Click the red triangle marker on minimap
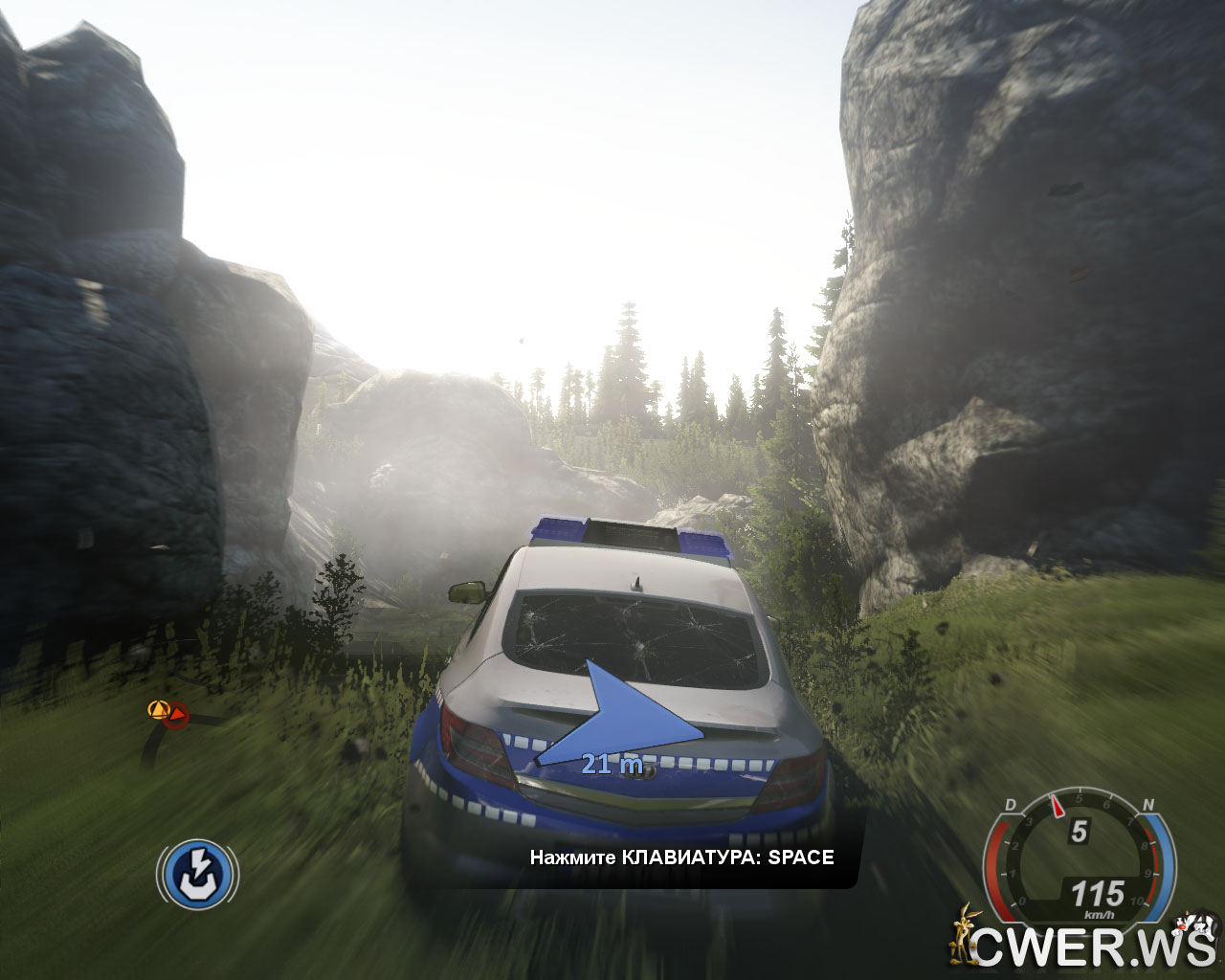 (177, 714)
